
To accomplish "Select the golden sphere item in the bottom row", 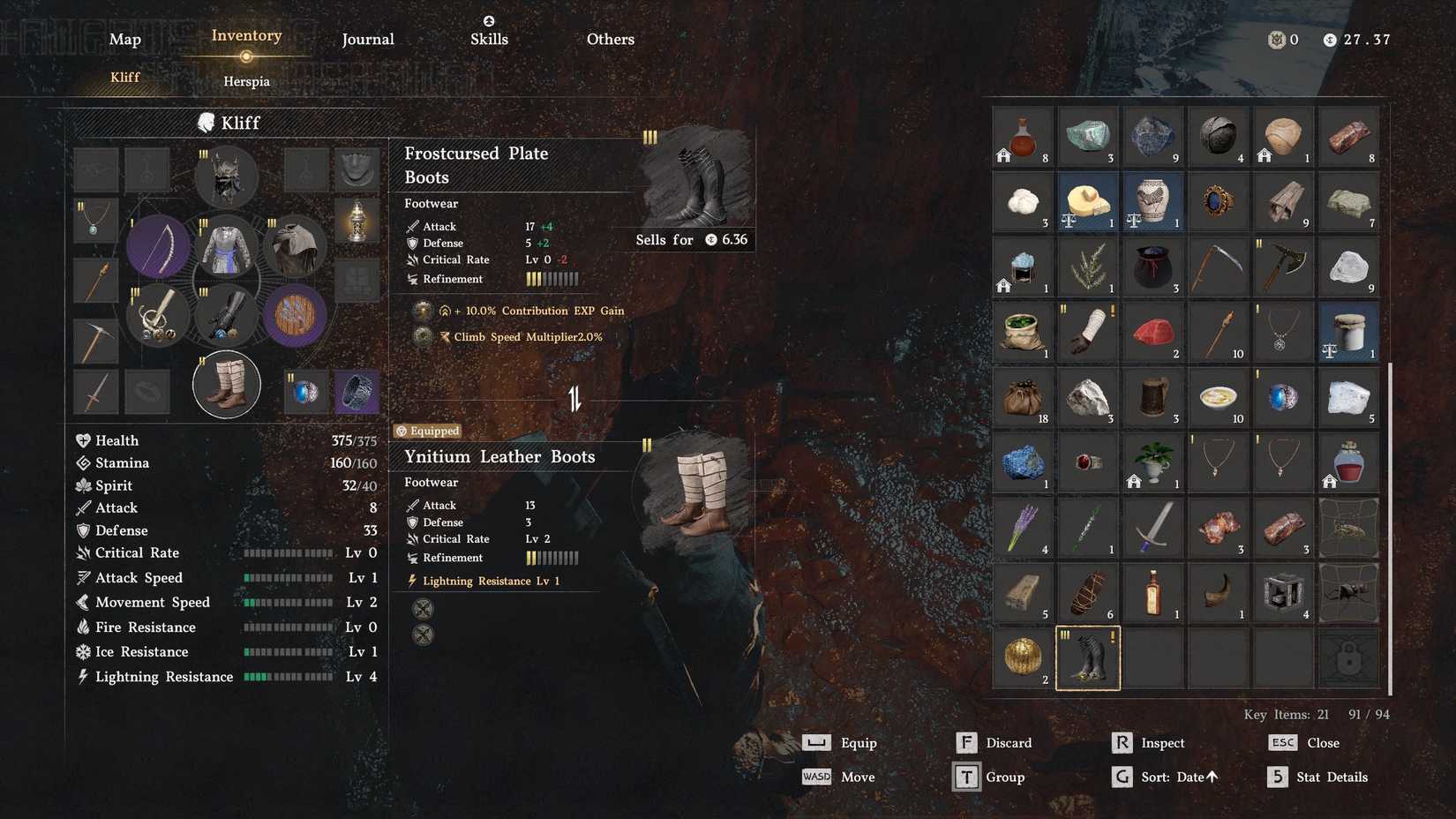I will point(1022,657).
